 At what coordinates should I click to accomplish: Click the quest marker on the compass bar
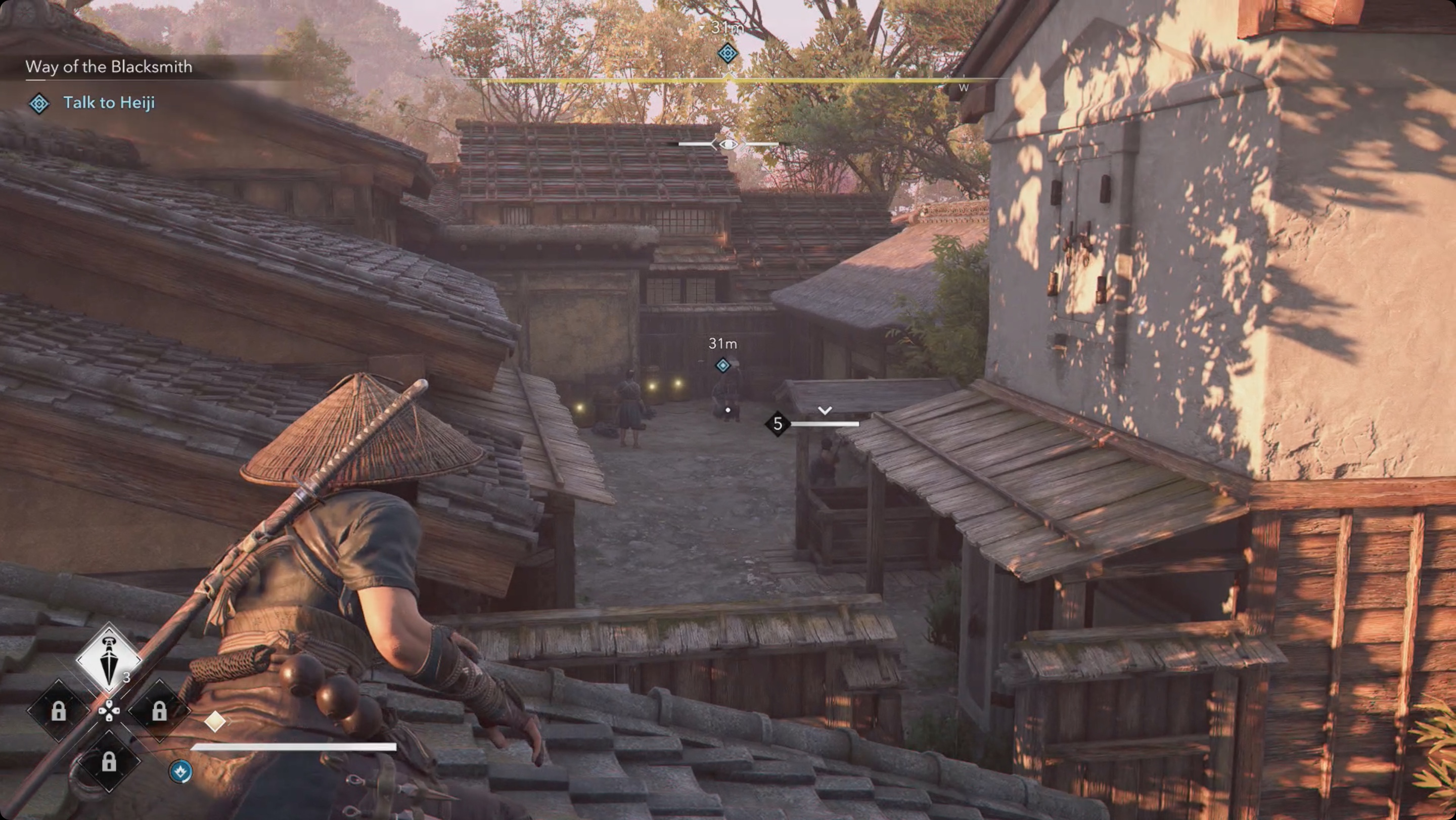[727, 53]
